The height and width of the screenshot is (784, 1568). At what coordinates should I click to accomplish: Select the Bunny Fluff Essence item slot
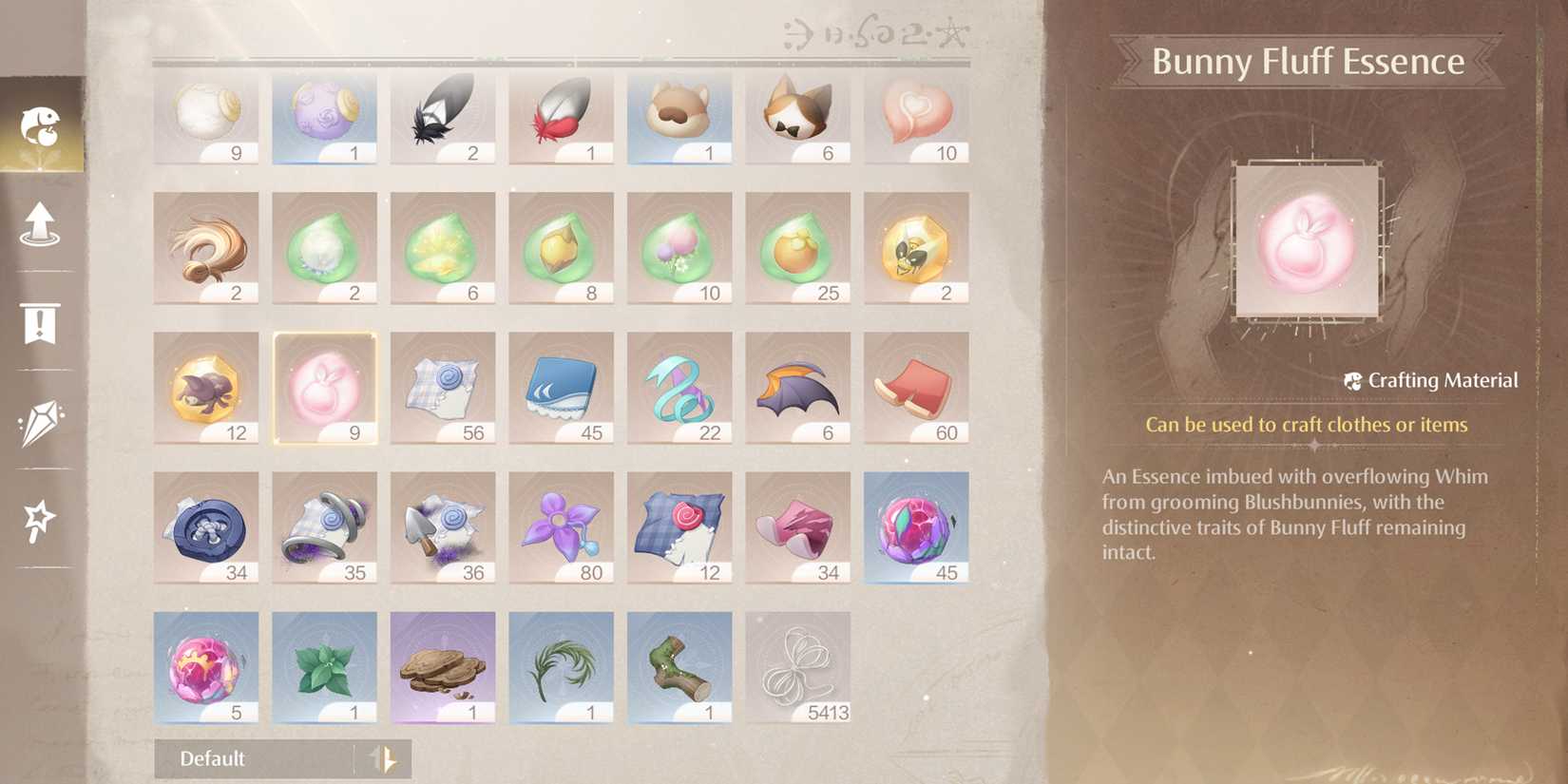324,388
